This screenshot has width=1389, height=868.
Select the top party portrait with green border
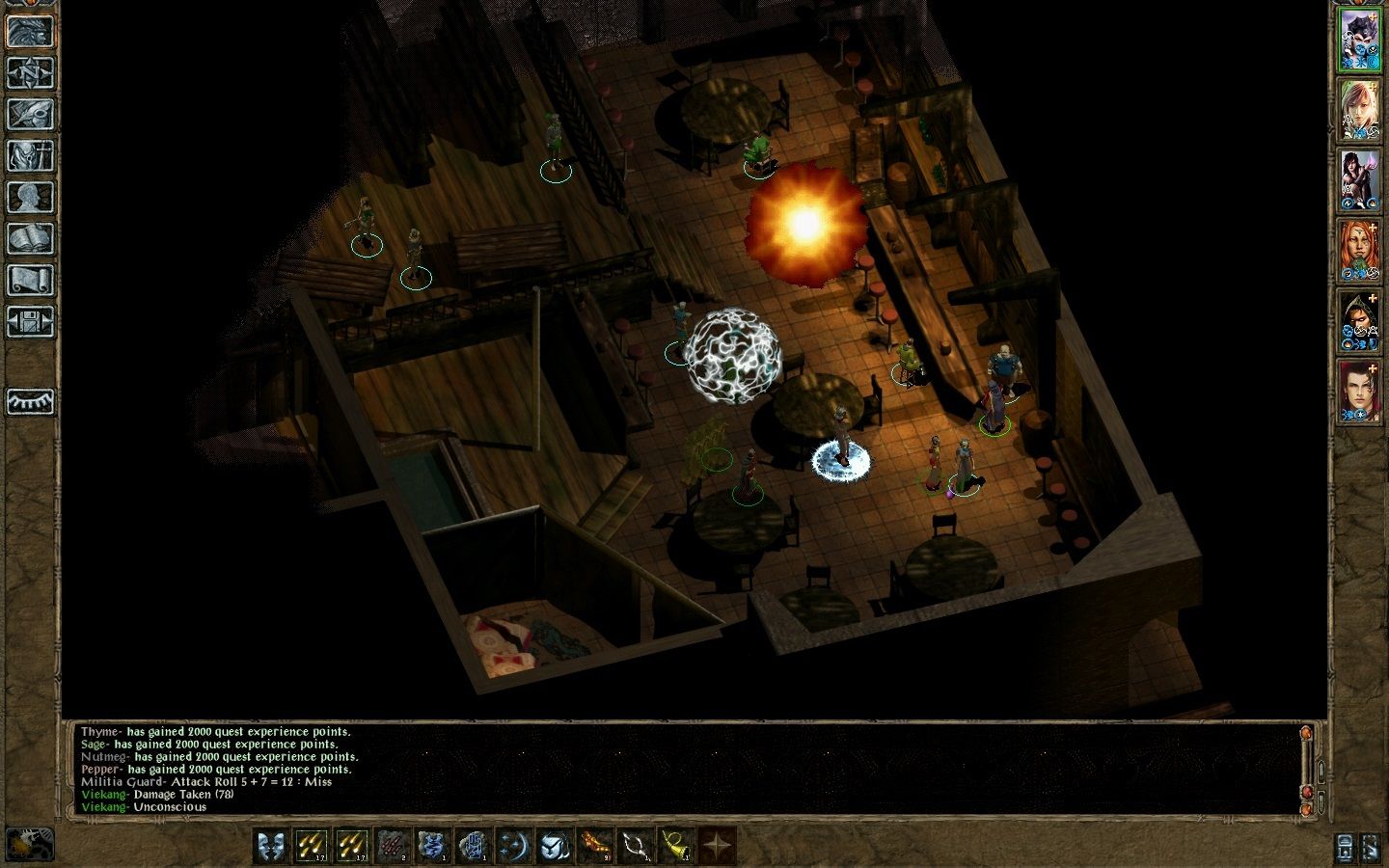point(1359,41)
